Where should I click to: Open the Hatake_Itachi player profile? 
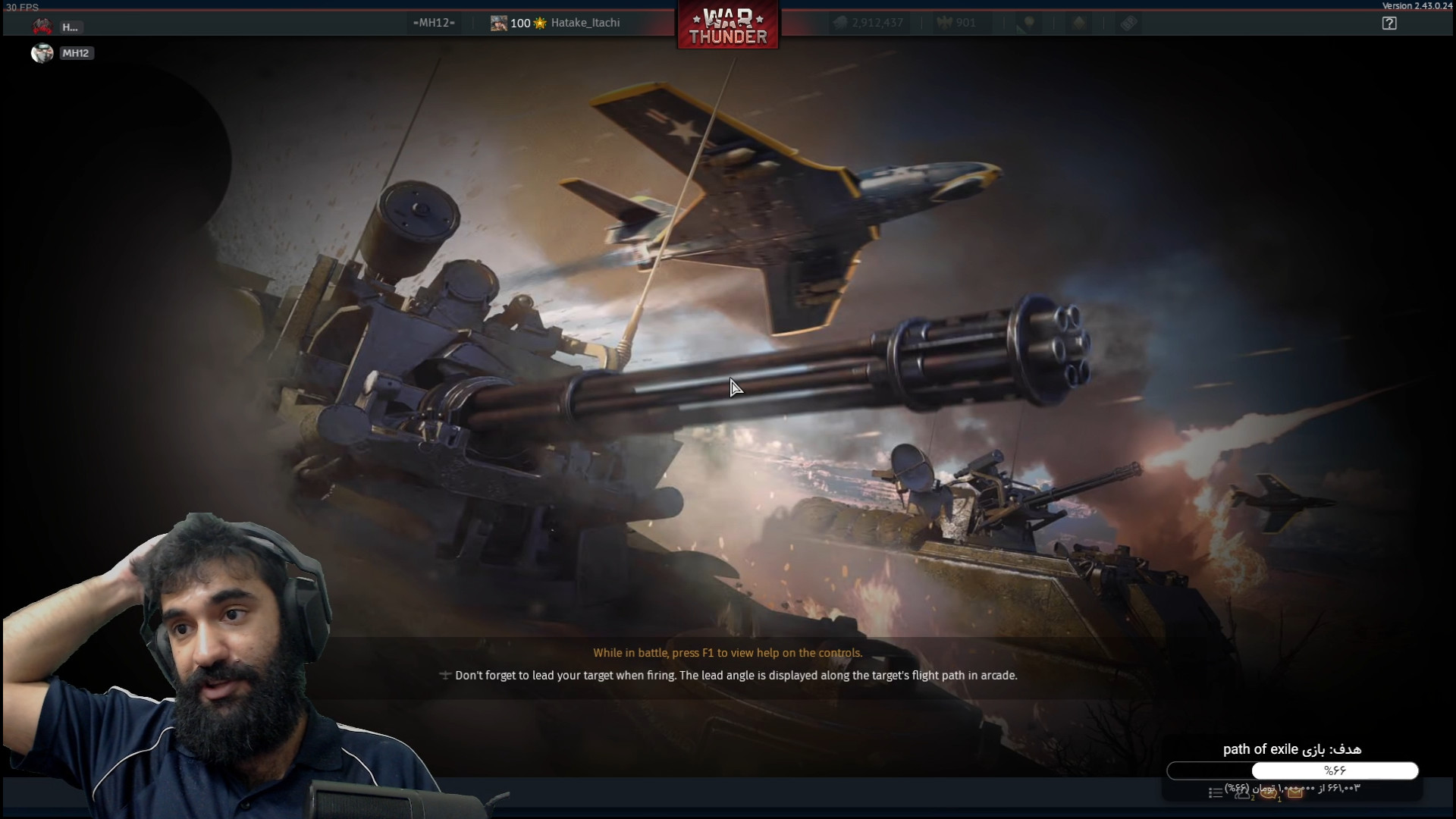pyautogui.click(x=585, y=23)
